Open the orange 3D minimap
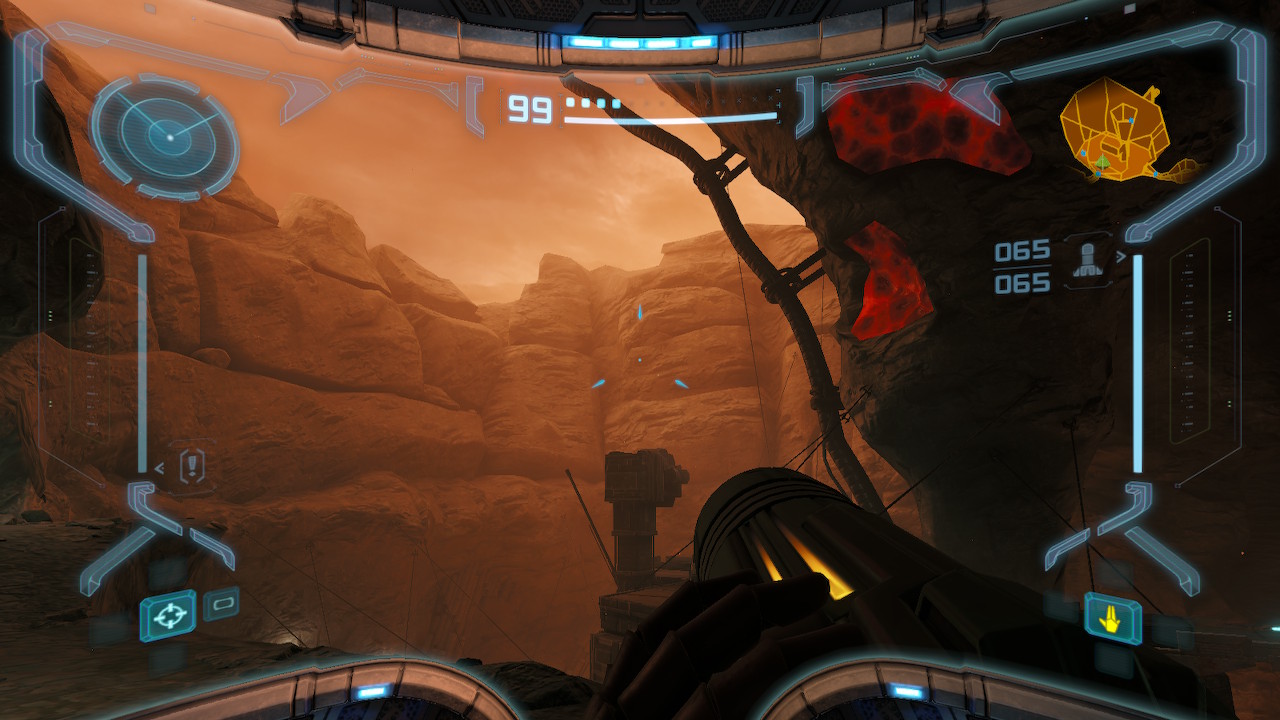Image resolution: width=1280 pixels, height=720 pixels. 1120,132
